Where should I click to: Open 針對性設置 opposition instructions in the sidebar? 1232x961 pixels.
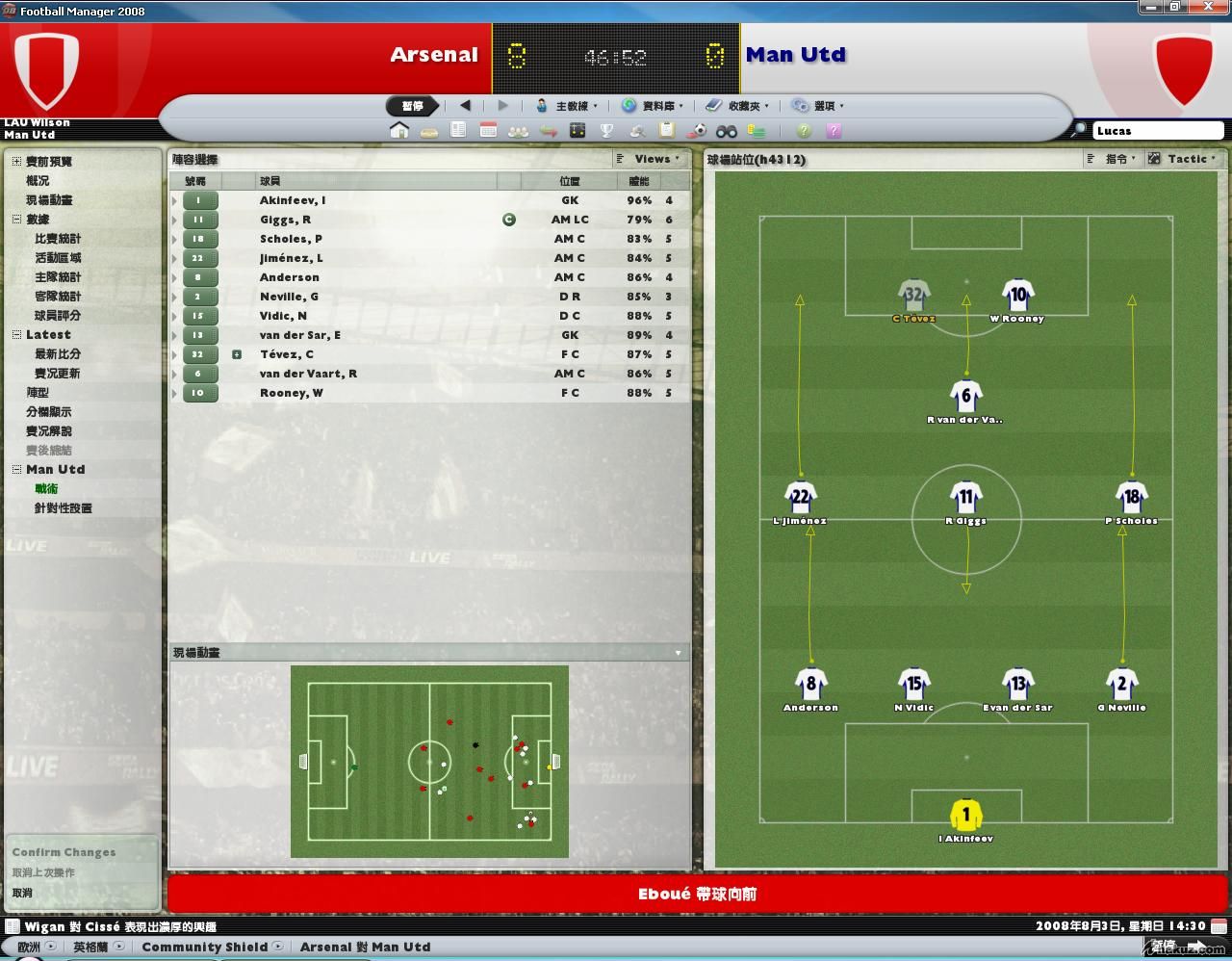click(x=63, y=507)
